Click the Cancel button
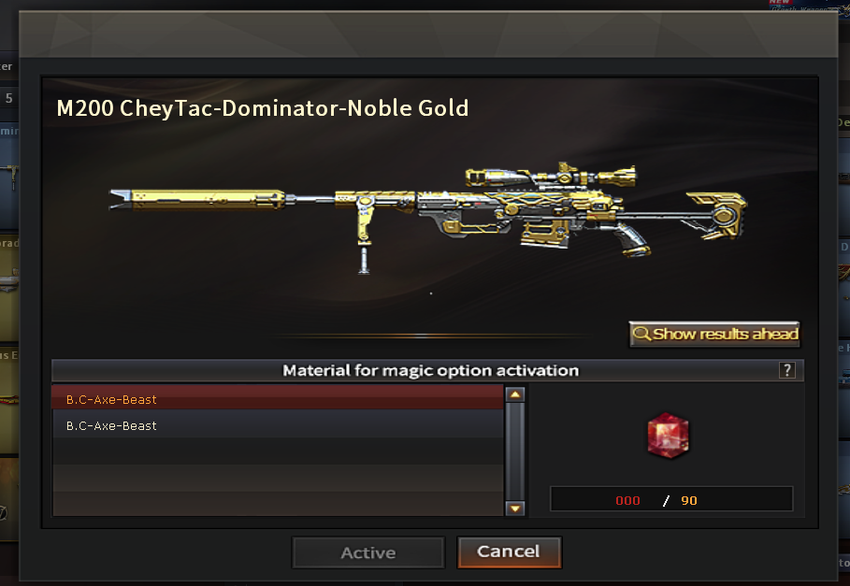The height and width of the screenshot is (586, 850). [x=509, y=552]
